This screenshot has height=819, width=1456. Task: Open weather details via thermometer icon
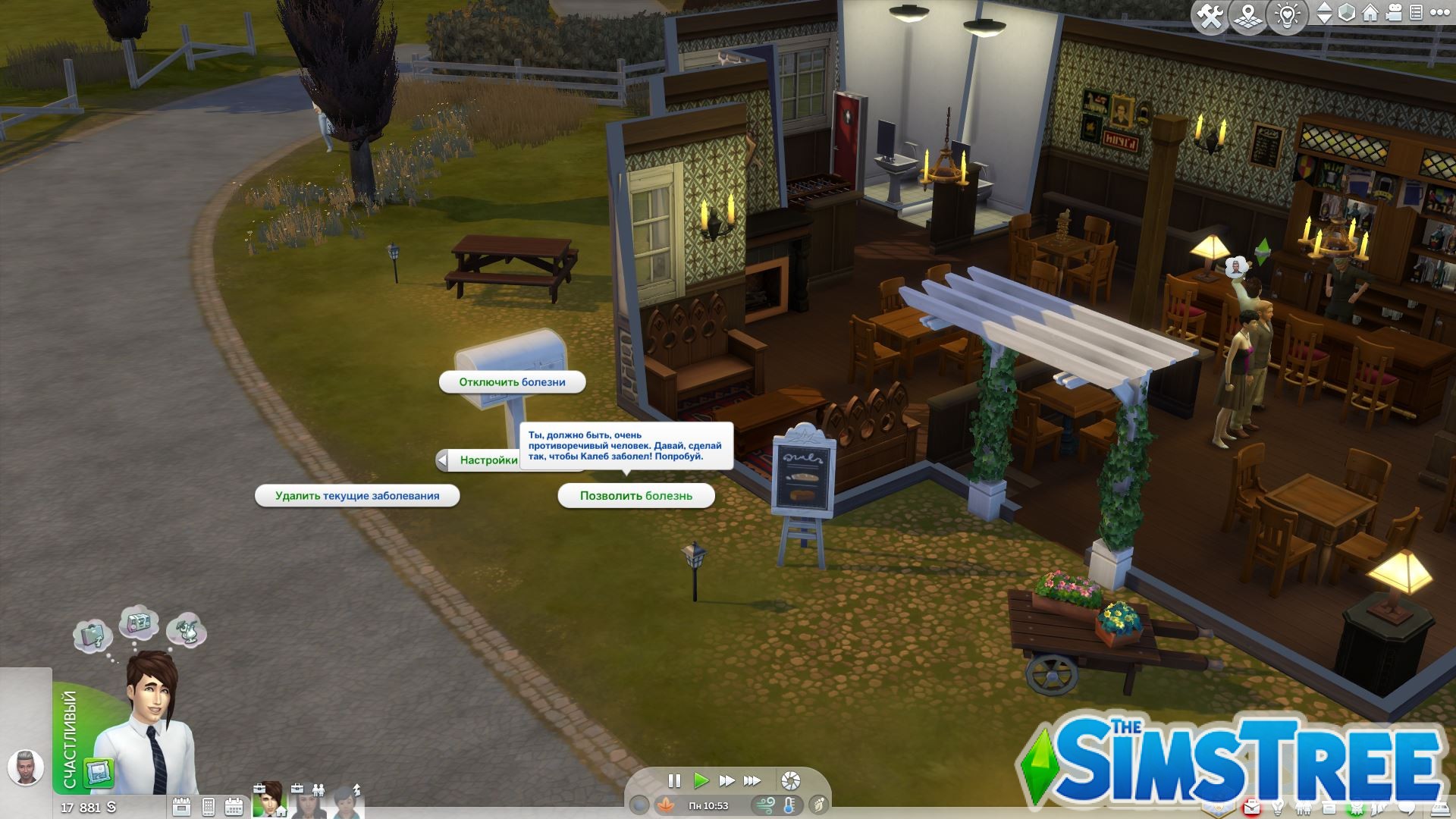click(x=789, y=805)
